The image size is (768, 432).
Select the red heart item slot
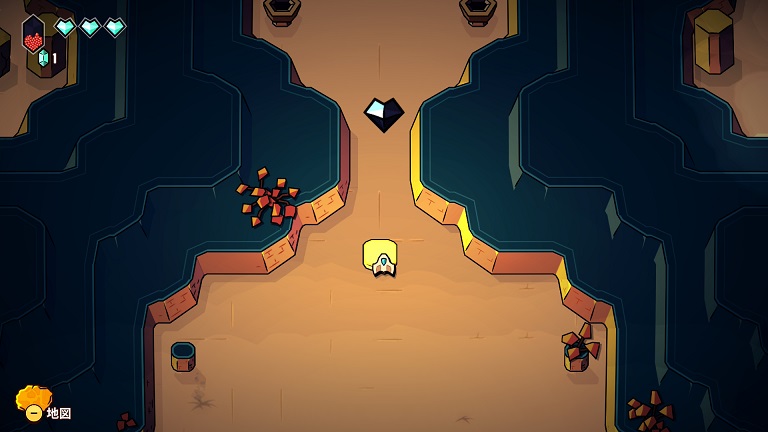coord(34,36)
